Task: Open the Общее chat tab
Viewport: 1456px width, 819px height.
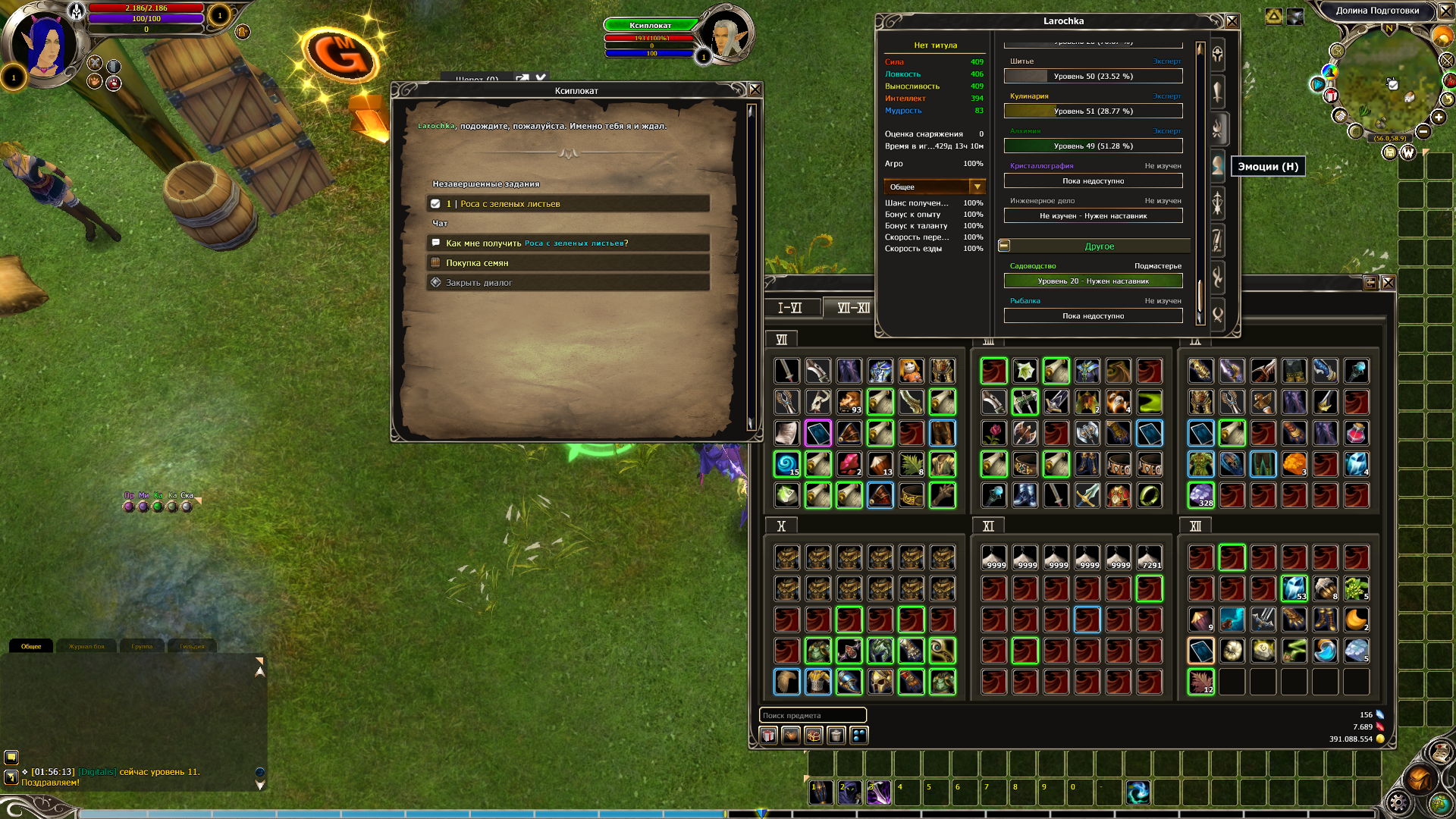Action: pos(31,647)
